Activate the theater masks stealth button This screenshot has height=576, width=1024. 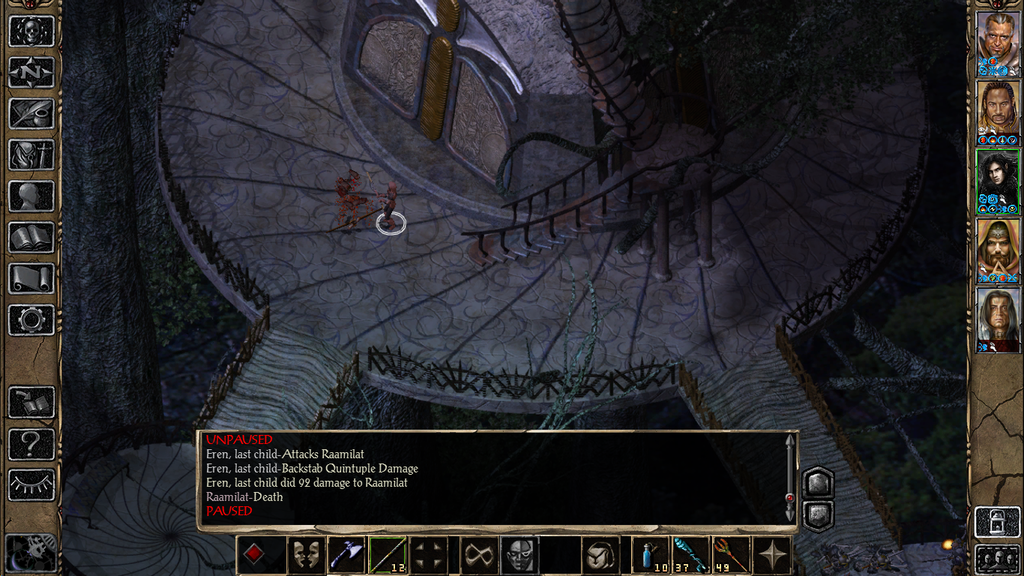[x=305, y=555]
